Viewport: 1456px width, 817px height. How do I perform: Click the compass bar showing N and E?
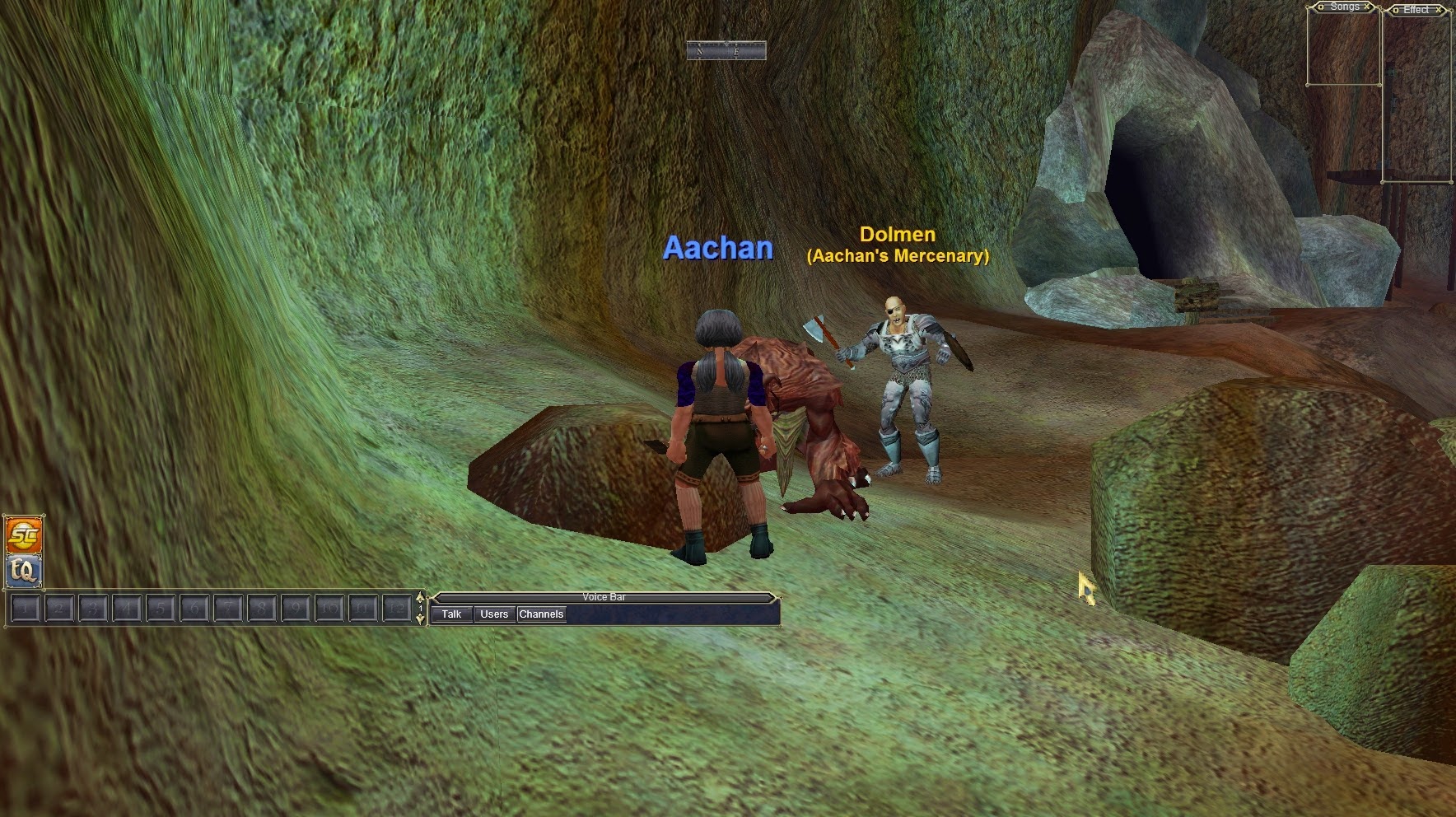pos(726,51)
